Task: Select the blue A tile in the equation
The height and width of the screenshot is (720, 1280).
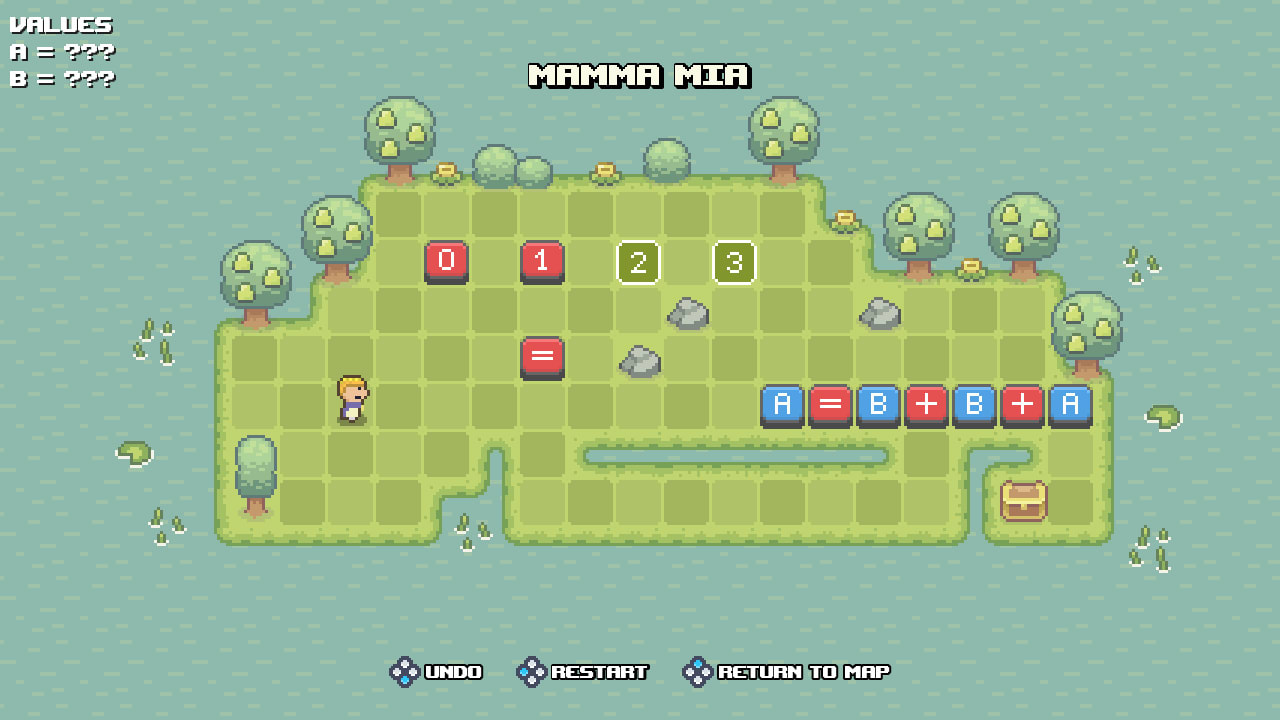Action: 783,405
